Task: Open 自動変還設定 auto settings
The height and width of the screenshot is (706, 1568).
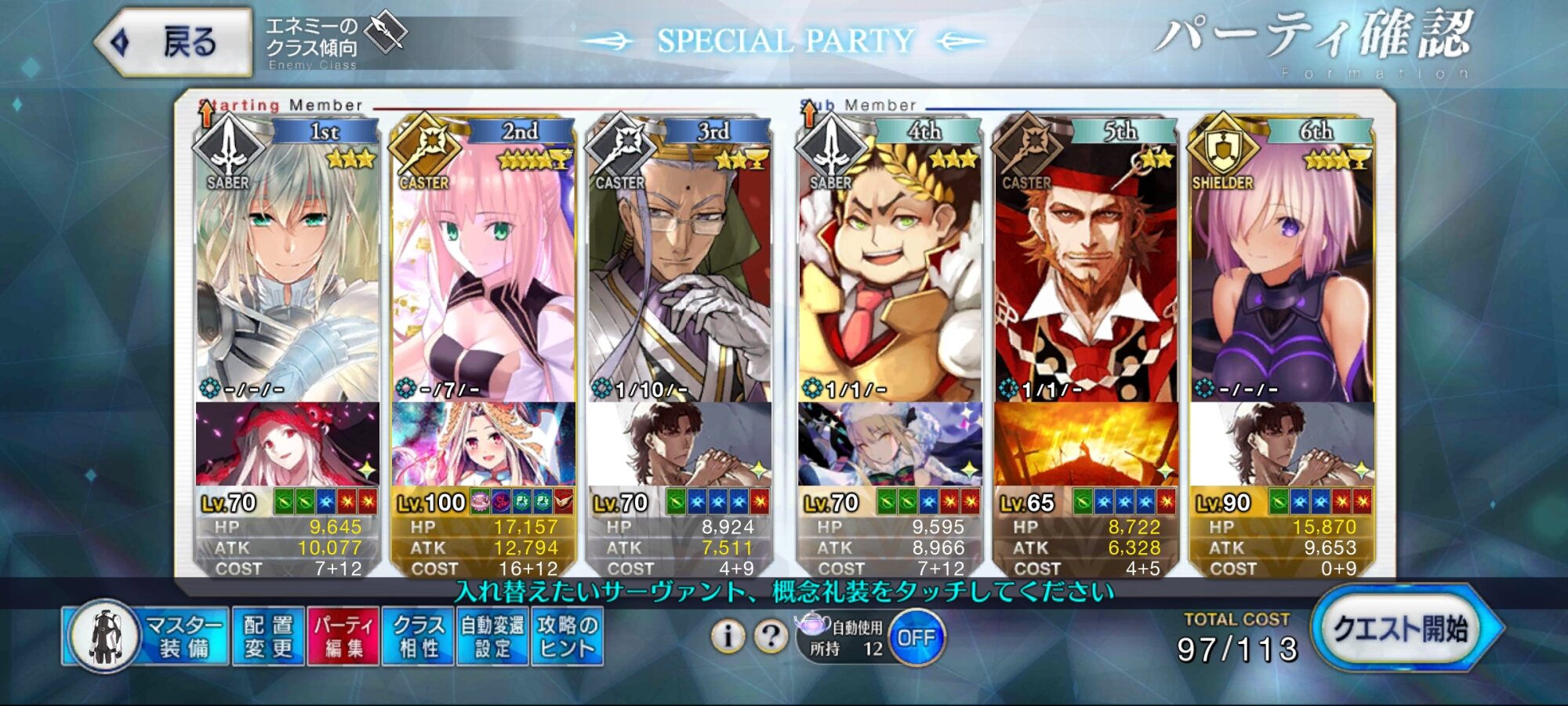Action: point(492,636)
